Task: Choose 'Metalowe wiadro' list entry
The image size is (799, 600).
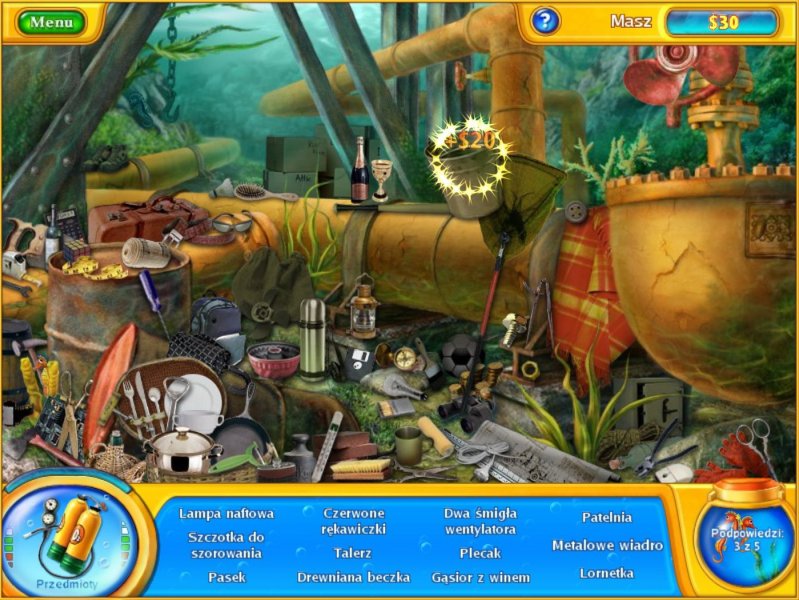Action: [607, 545]
